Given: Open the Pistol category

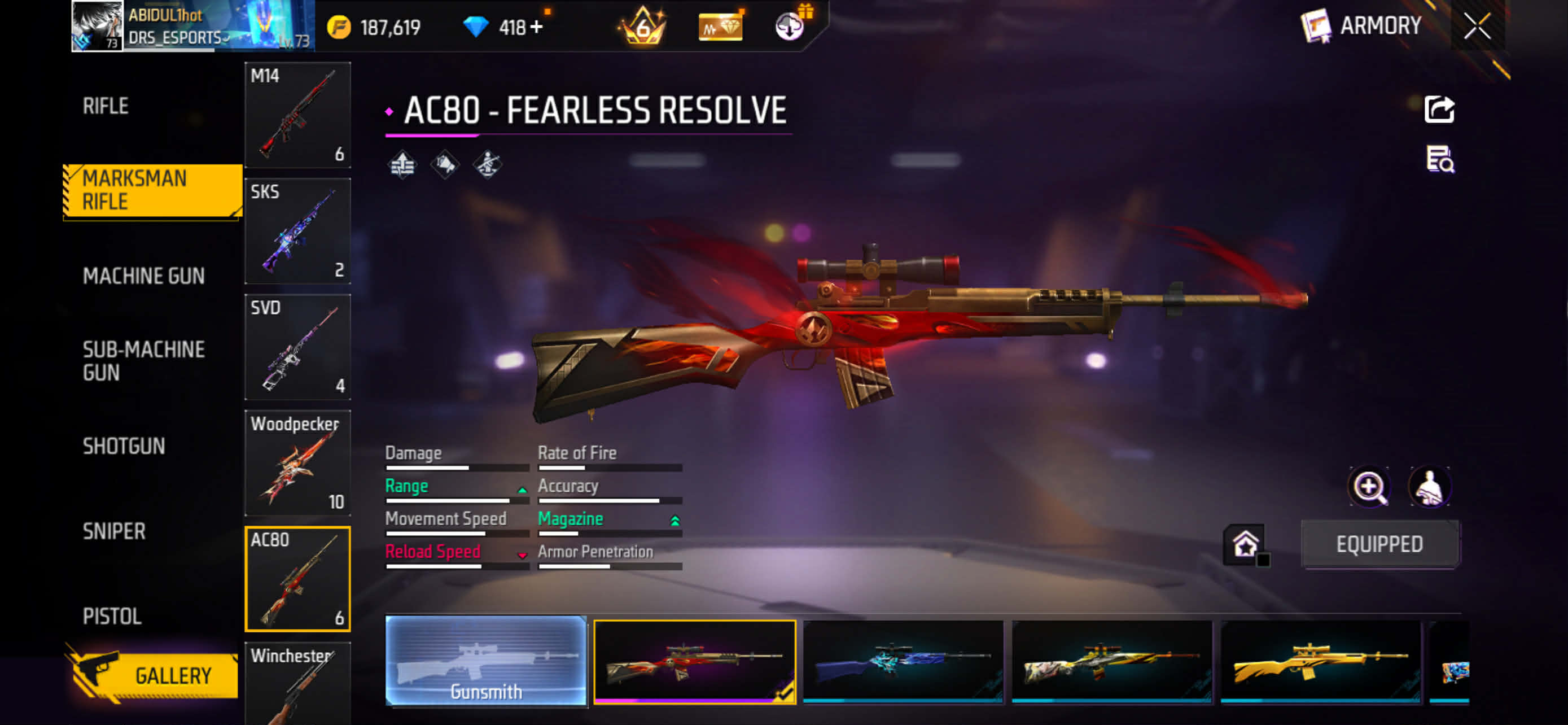Looking at the screenshot, I should point(112,616).
